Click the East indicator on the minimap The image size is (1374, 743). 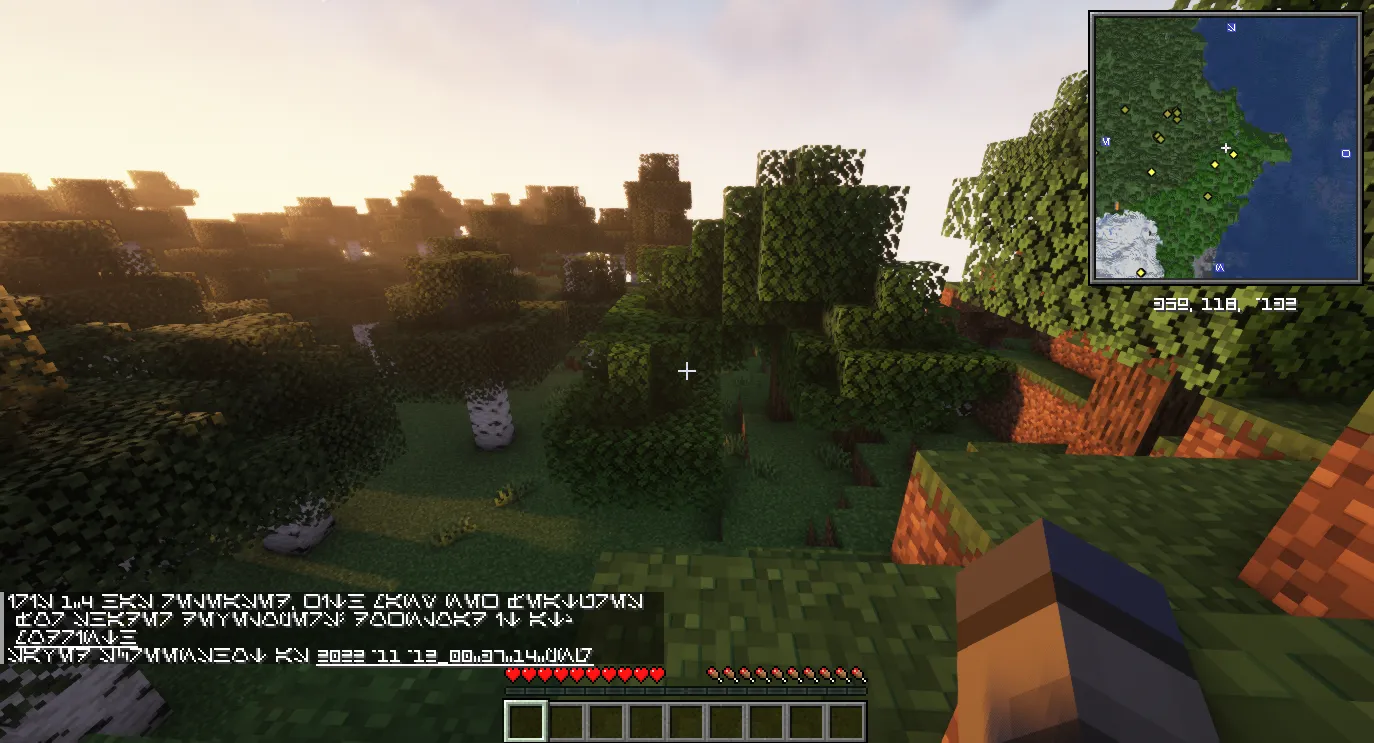click(1346, 153)
